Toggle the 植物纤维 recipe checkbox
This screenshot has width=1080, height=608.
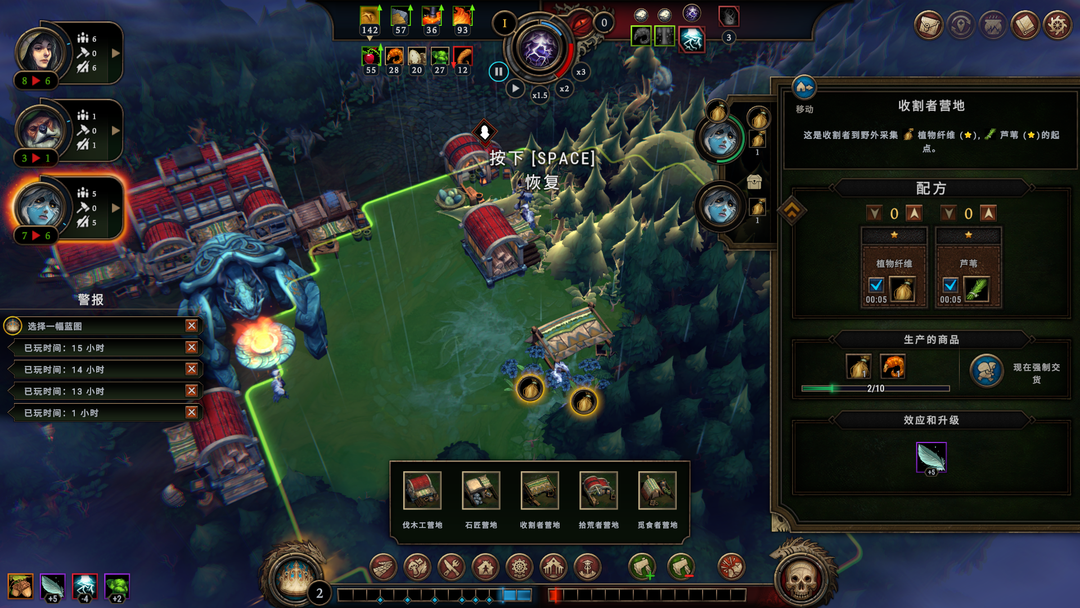(876, 286)
